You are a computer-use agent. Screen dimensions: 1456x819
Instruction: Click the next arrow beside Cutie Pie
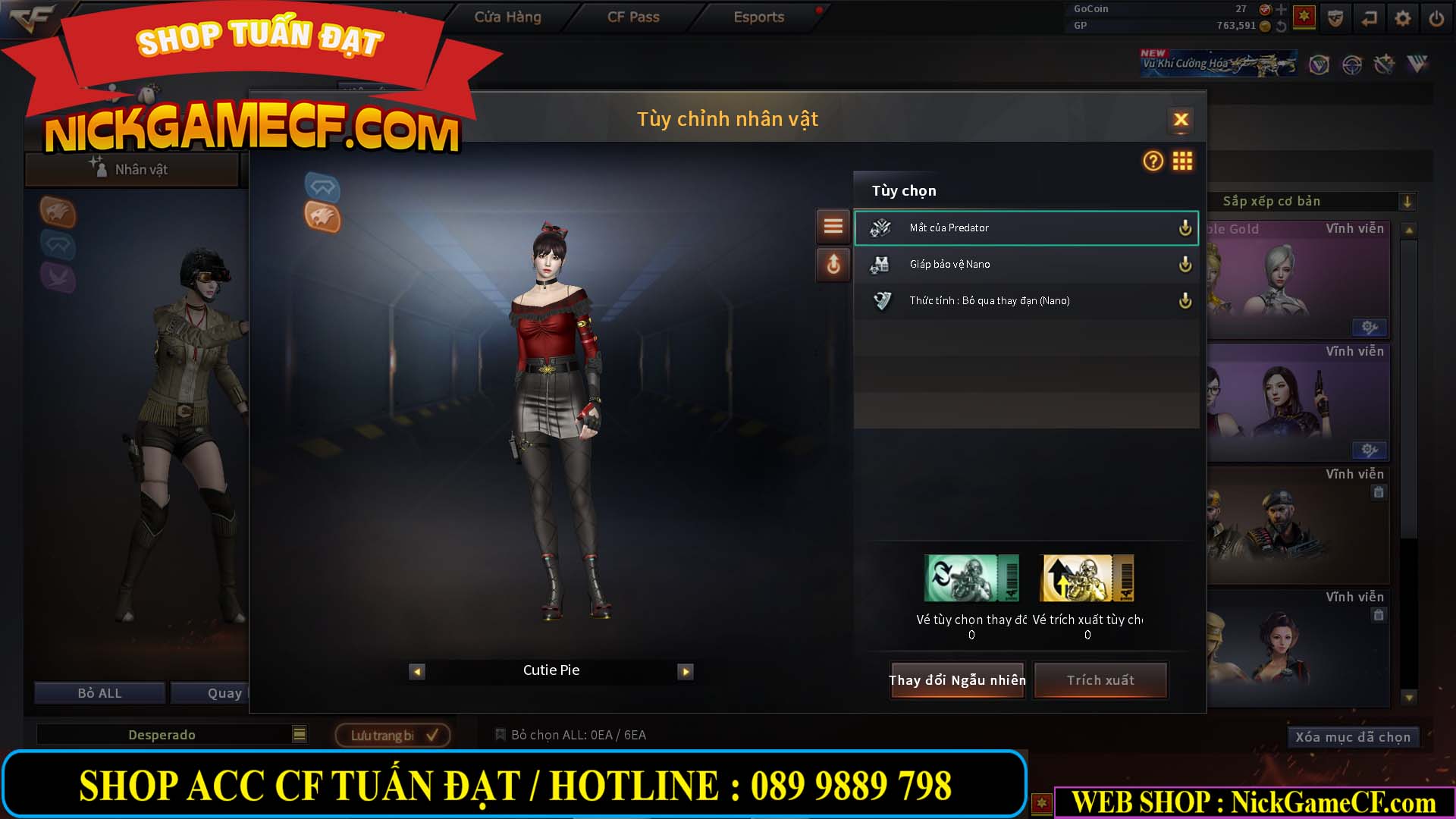[686, 671]
